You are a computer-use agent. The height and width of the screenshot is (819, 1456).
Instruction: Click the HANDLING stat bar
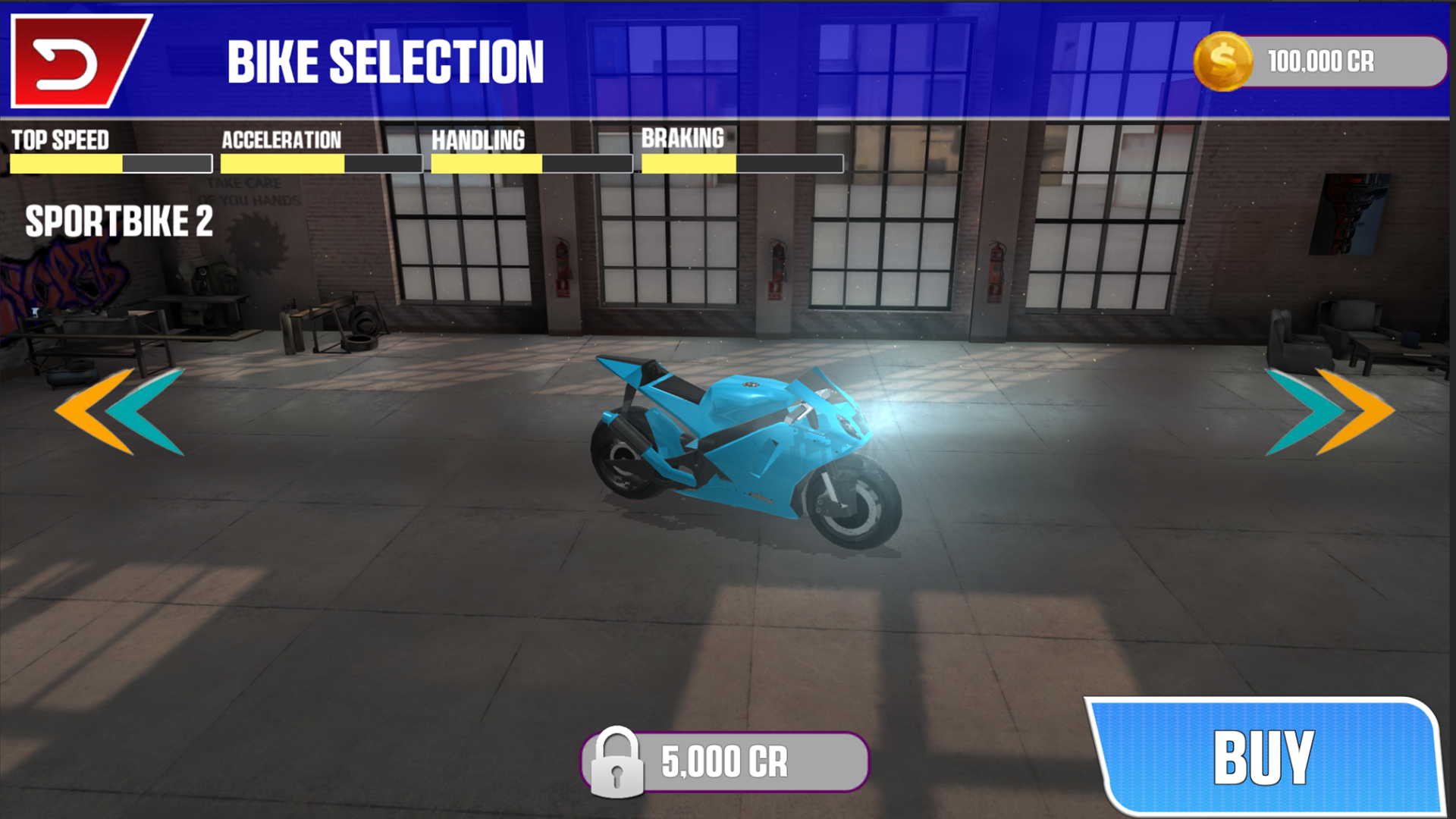[532, 163]
